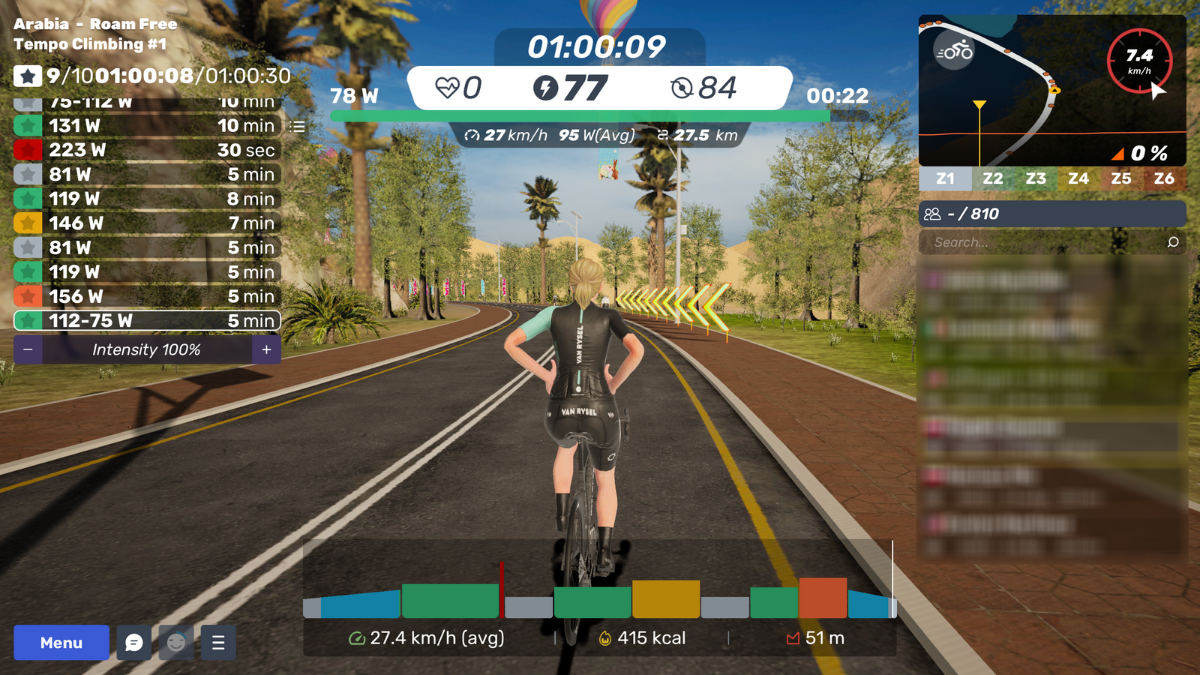Decrease workout intensity with the minus button
Screen dimensions: 1200x675
(x=28, y=350)
